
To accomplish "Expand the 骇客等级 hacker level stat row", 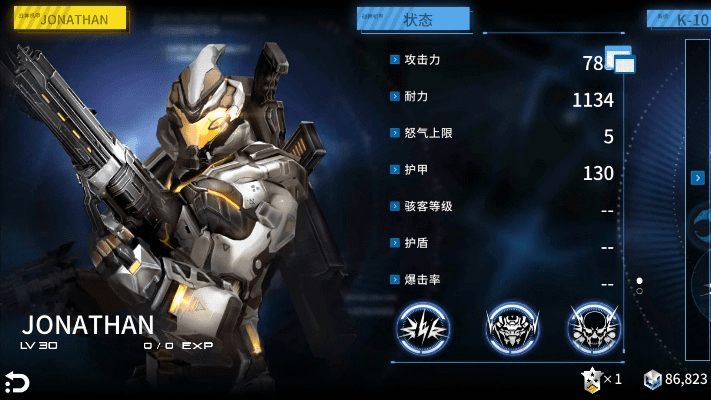I will coord(395,207).
